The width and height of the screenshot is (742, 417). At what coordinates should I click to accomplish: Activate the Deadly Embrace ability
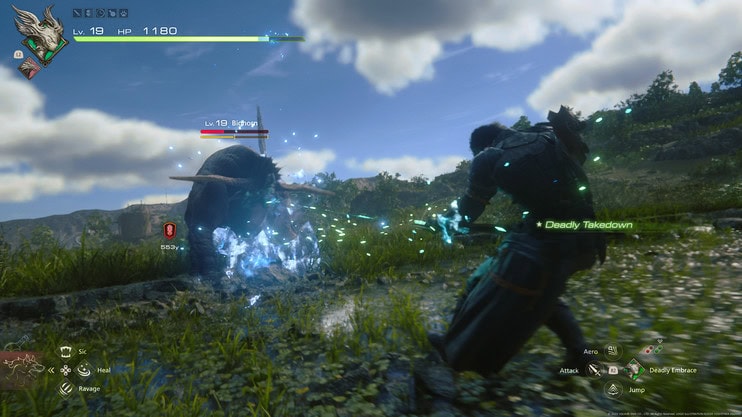point(633,370)
